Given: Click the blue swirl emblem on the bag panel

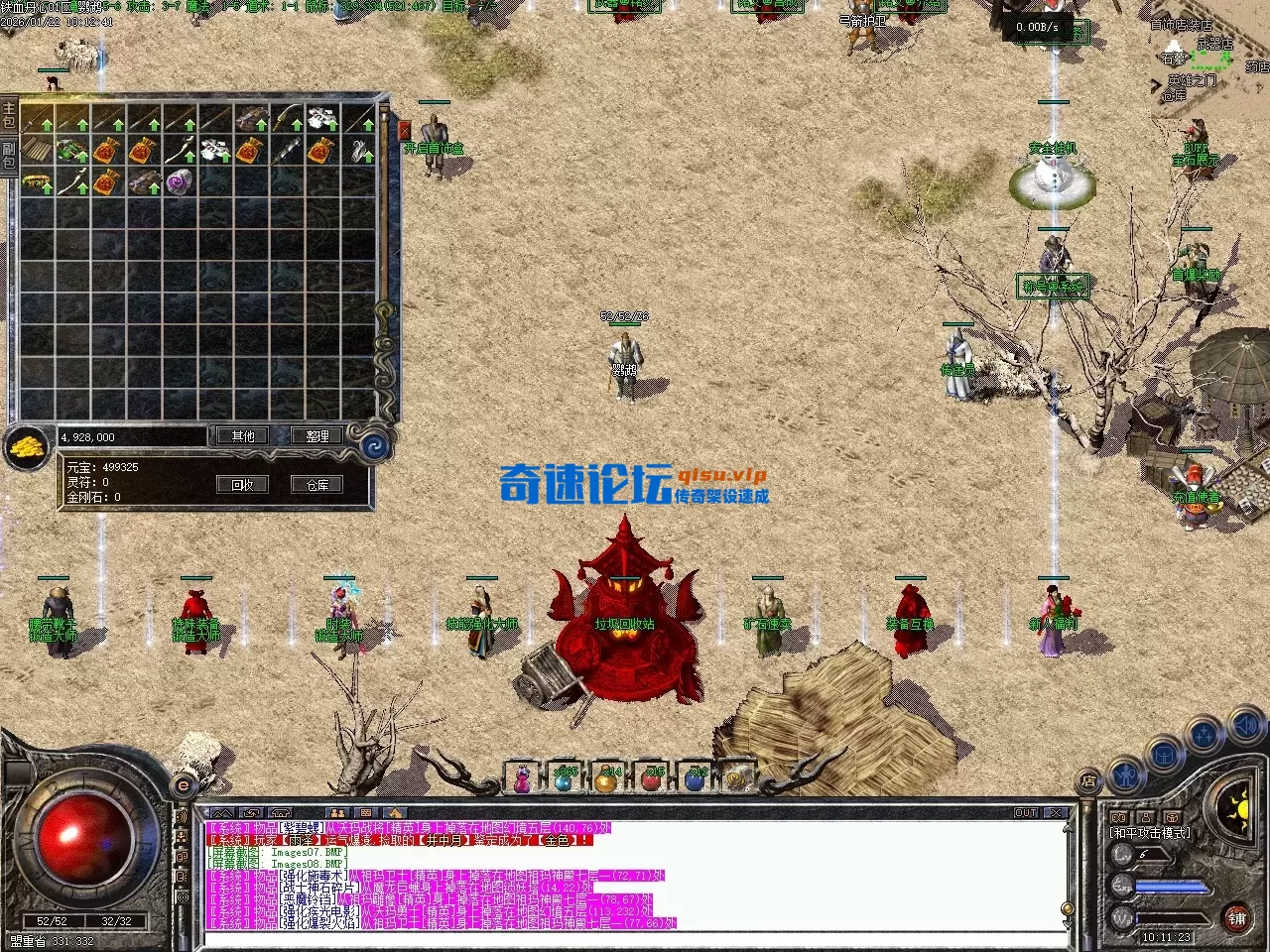Looking at the screenshot, I should pos(373,444).
